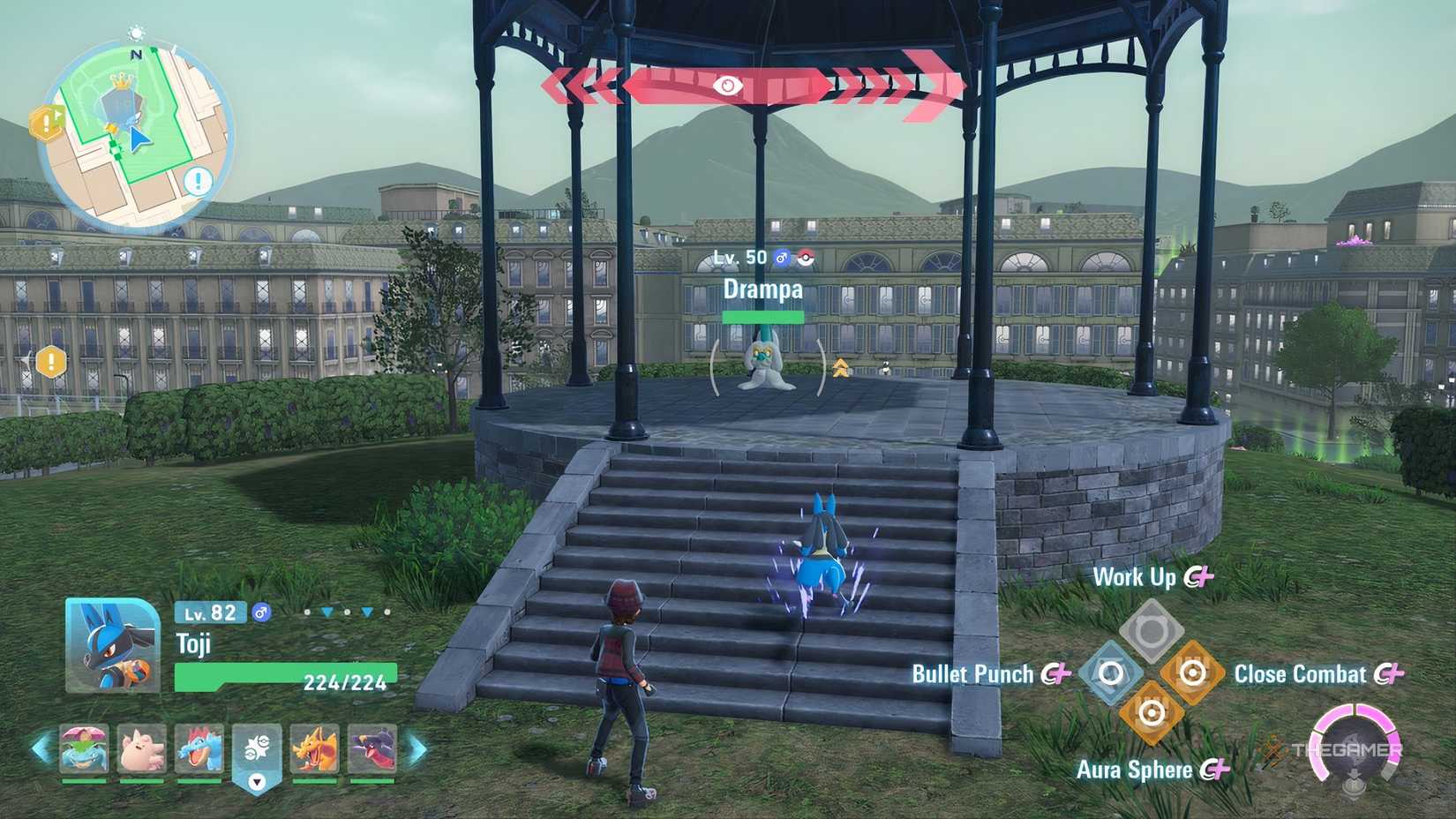Click the Lv. 50 badge above Drampa

[741, 258]
